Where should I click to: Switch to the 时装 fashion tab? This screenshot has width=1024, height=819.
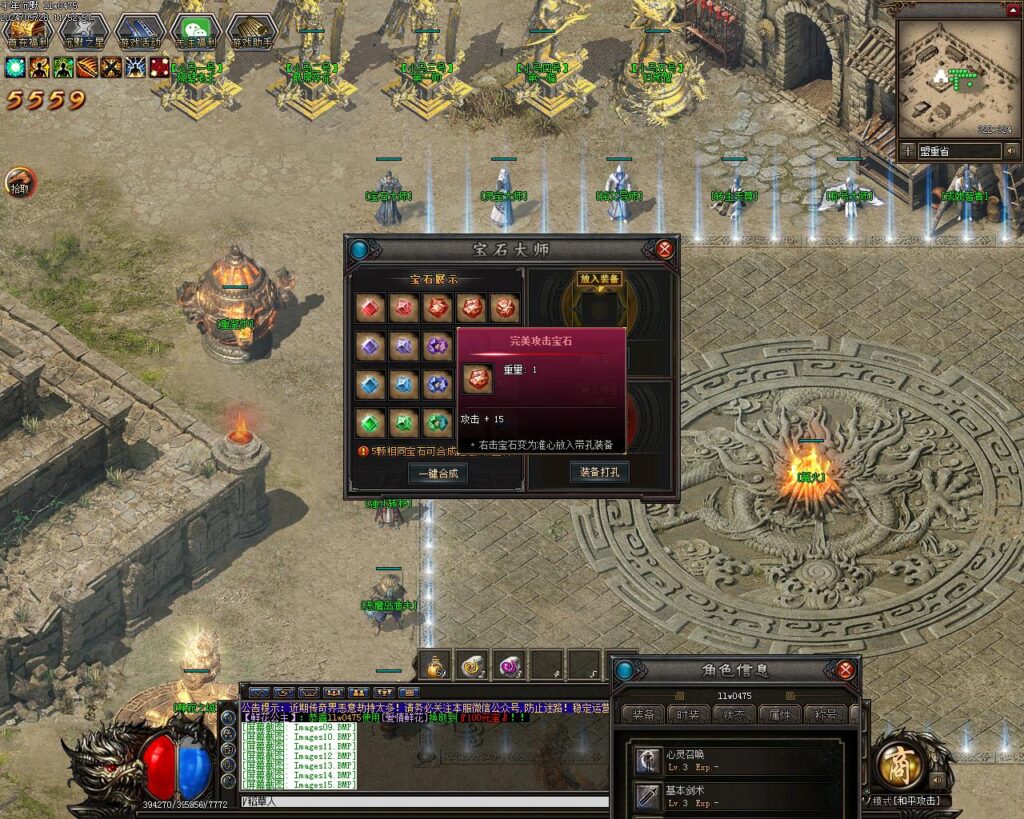pyautogui.click(x=689, y=715)
